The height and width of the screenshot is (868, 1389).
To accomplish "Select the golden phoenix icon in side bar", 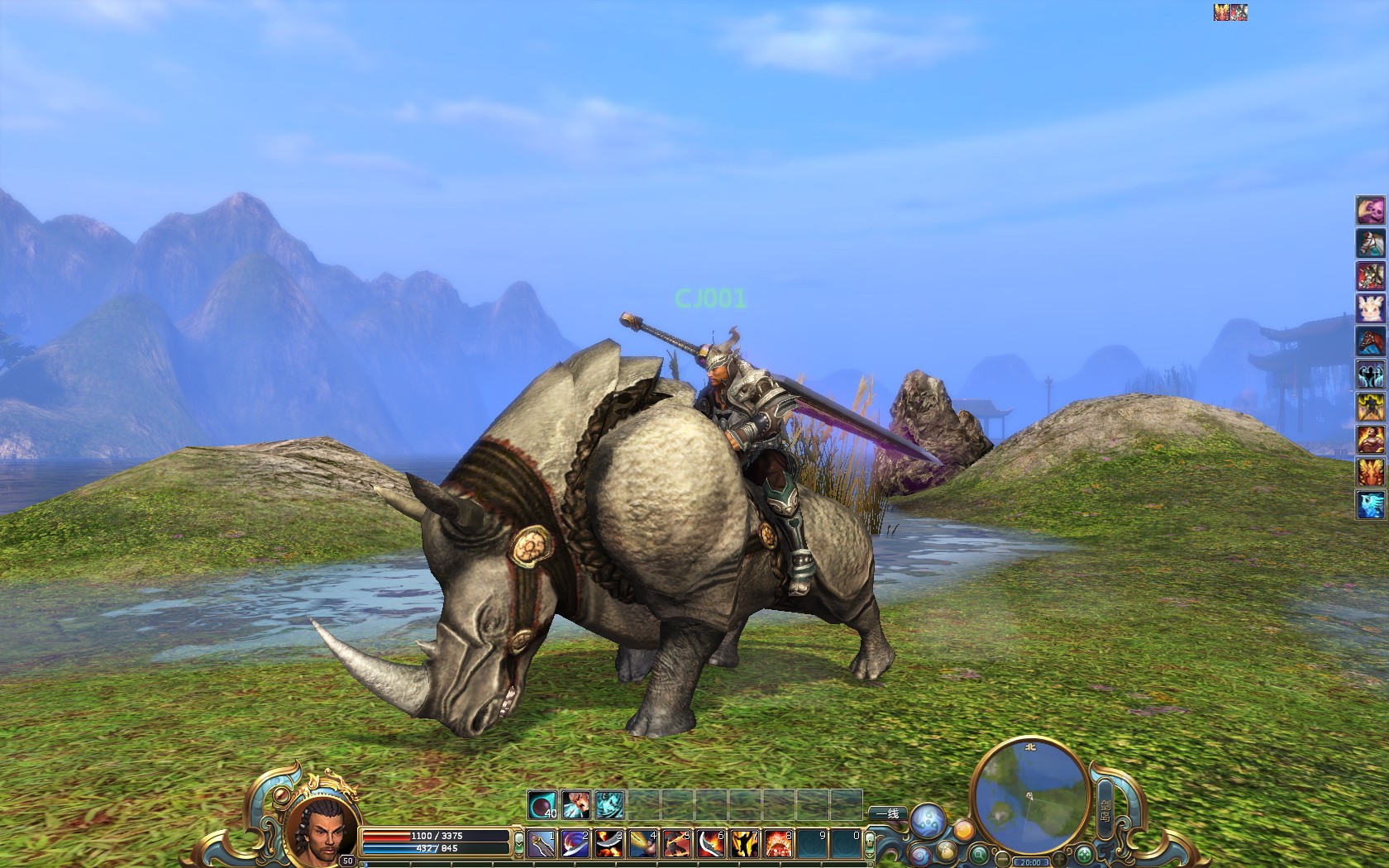I will point(1371,471).
